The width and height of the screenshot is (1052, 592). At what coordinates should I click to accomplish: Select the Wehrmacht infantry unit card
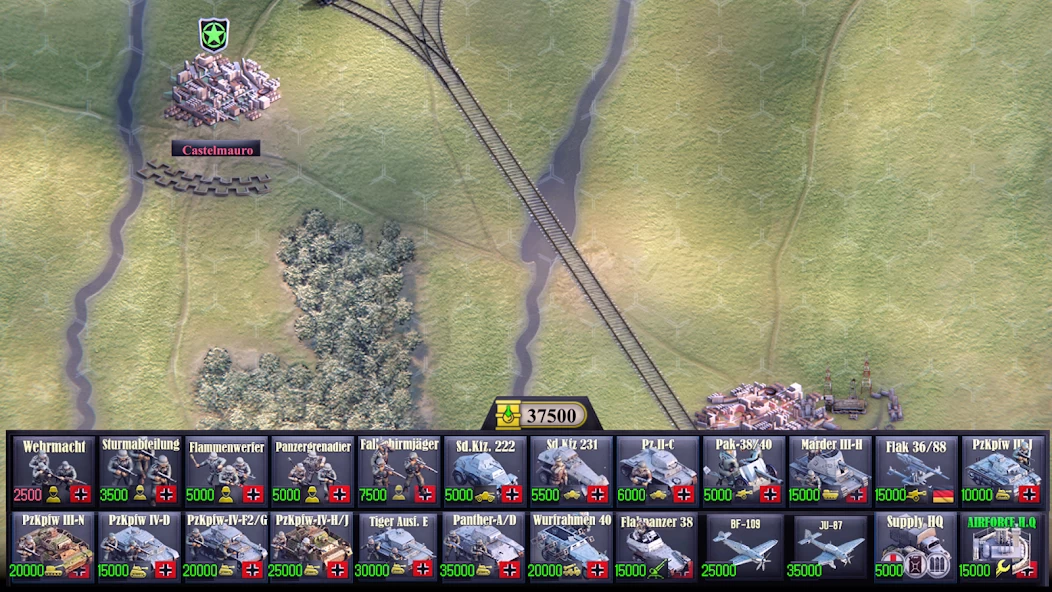coord(53,470)
